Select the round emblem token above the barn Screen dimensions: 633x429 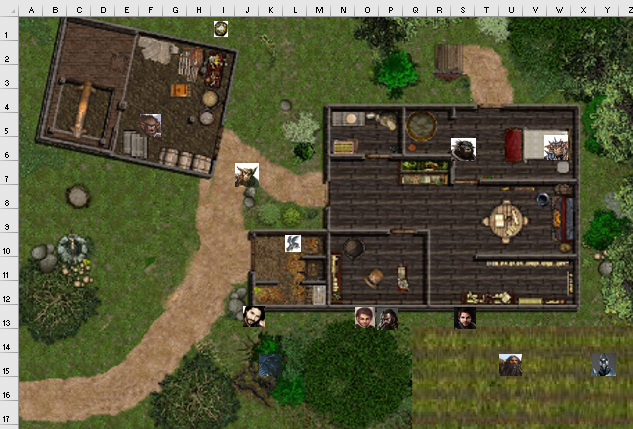(221, 29)
